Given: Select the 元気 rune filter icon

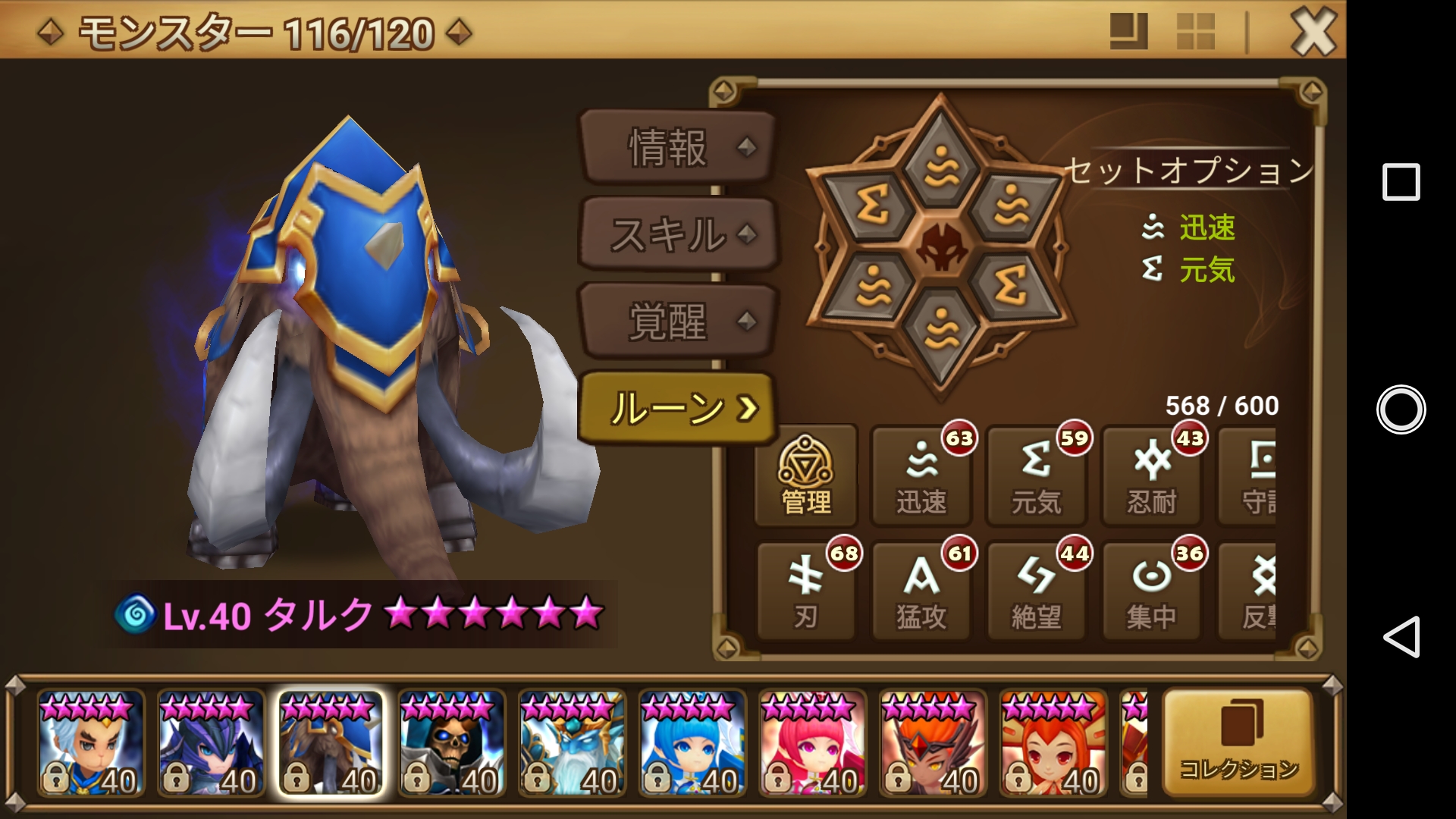Looking at the screenshot, I should pos(1035,476).
